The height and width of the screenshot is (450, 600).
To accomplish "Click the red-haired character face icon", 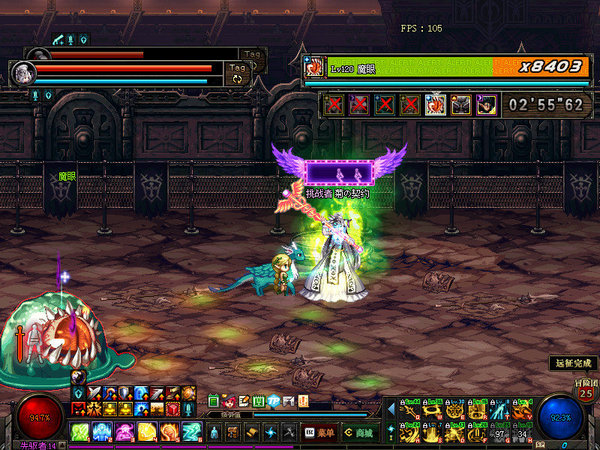I will [228, 400].
